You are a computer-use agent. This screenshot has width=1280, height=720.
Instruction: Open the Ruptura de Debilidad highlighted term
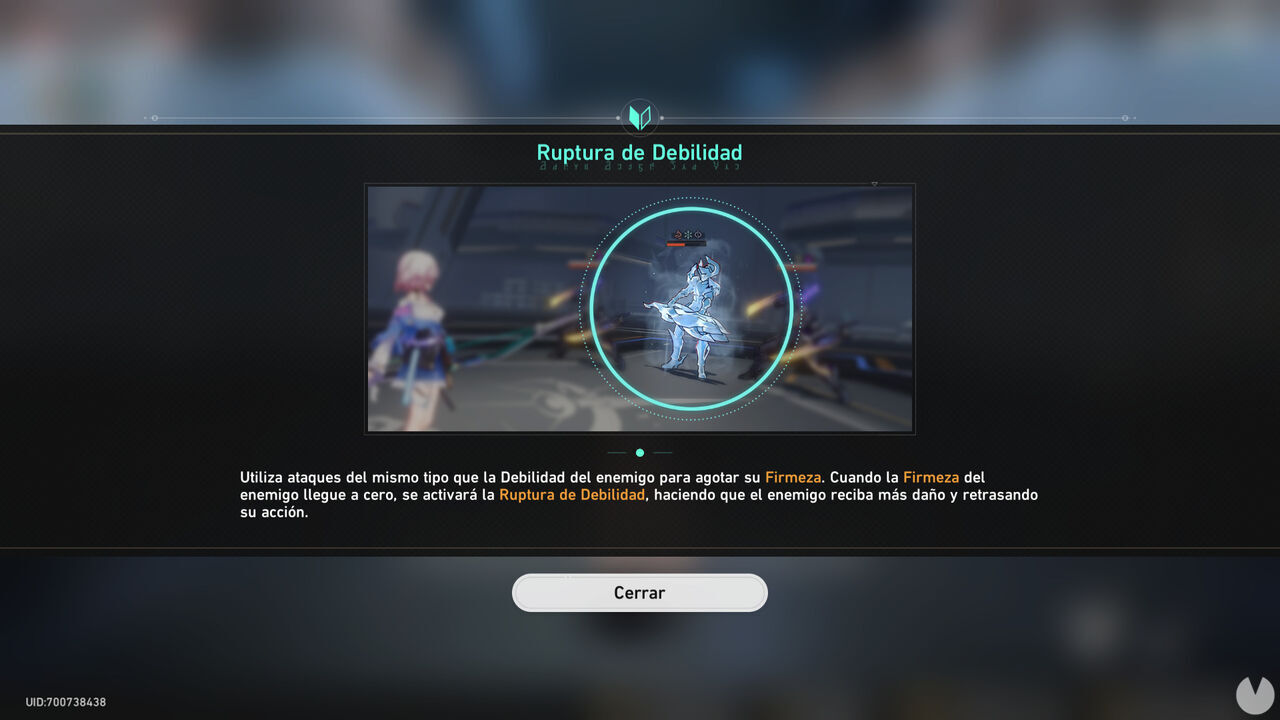tap(570, 494)
